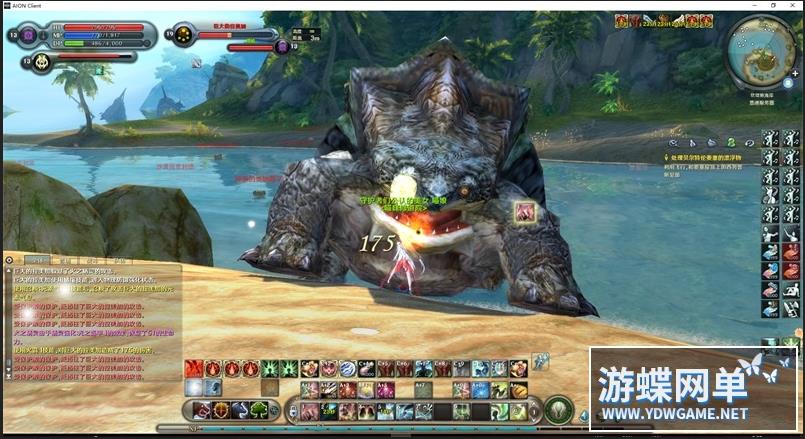Screen dimensions: 805x439
Task: Select the item icon beside the turtle
Action: coord(524,211)
